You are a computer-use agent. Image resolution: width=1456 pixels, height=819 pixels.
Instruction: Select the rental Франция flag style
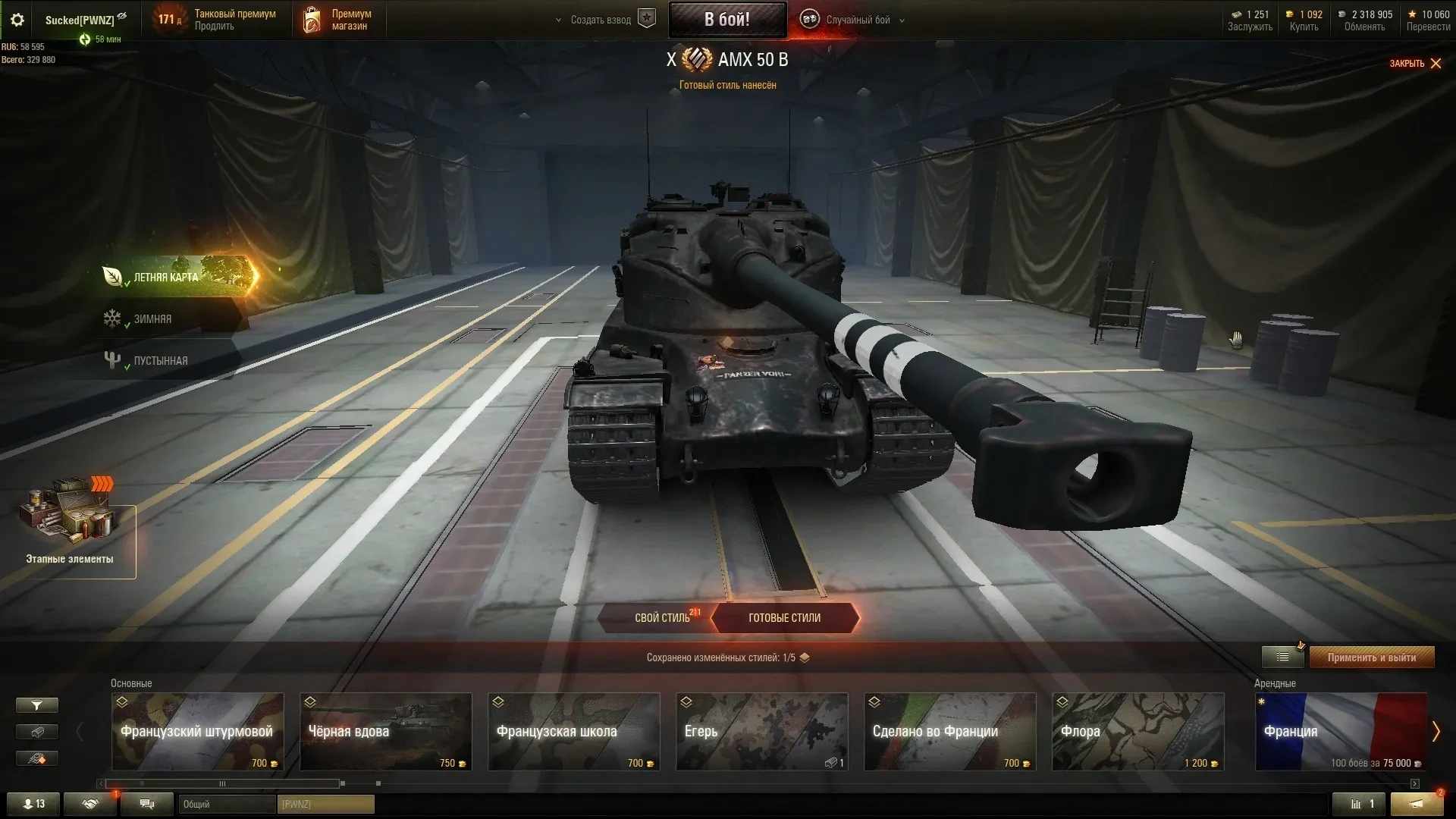(1340, 732)
